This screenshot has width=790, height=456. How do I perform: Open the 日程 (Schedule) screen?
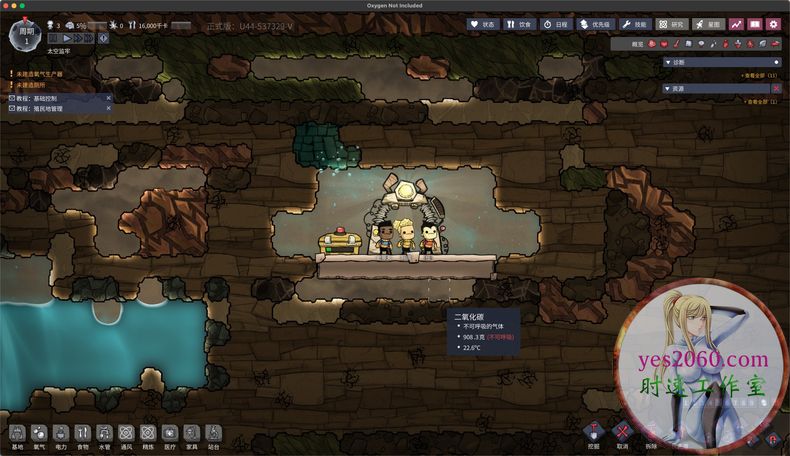558,24
